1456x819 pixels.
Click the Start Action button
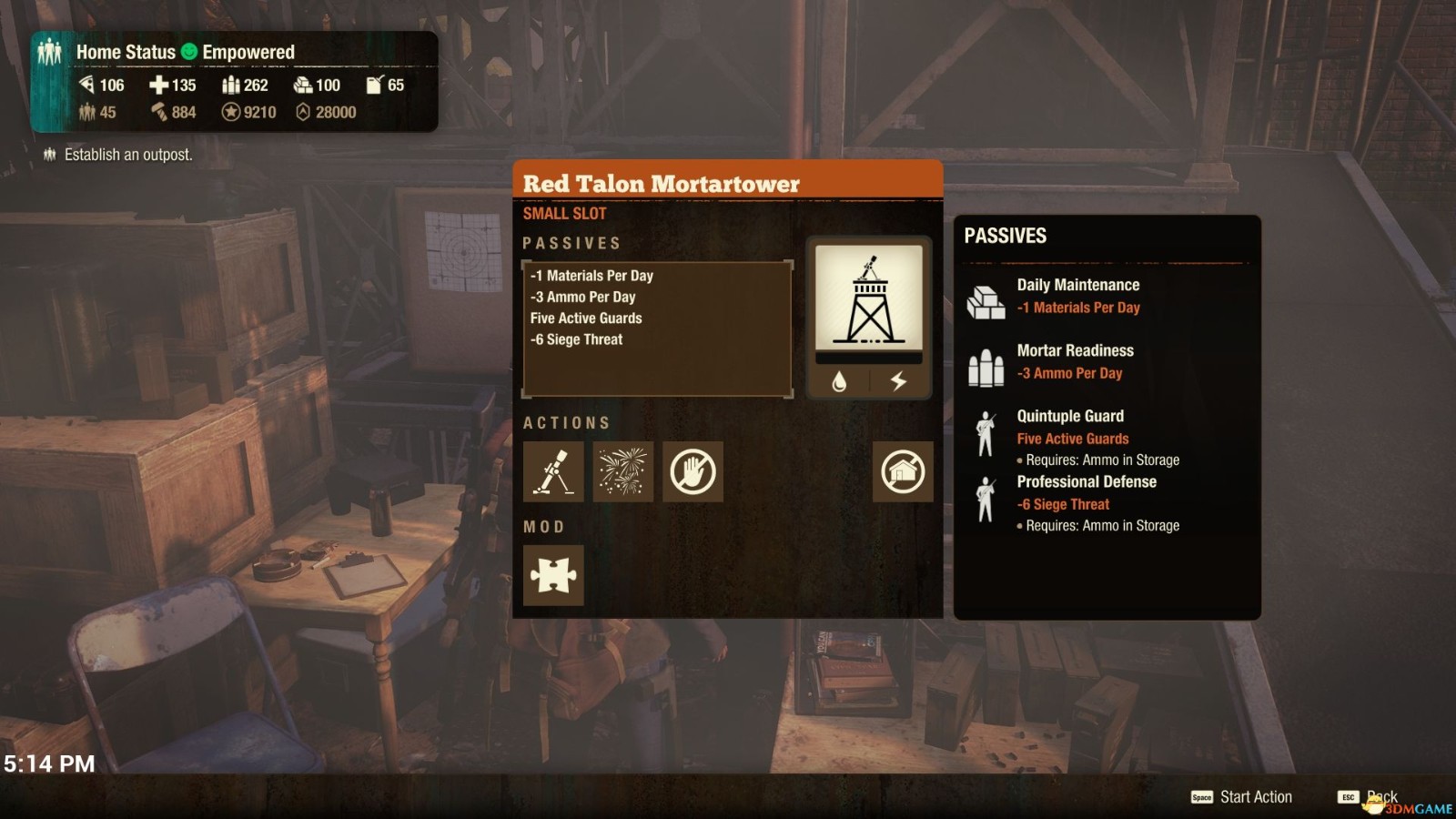click(1243, 797)
